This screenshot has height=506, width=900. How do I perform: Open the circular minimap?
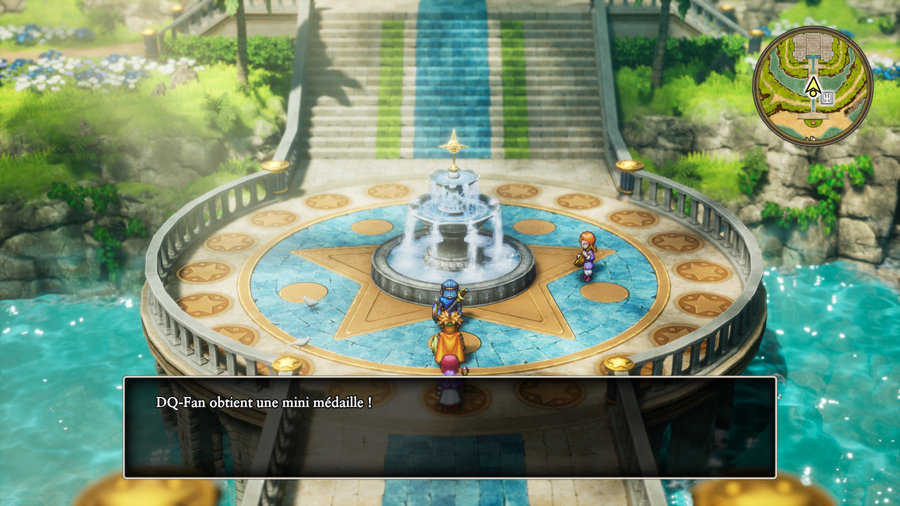tap(812, 85)
